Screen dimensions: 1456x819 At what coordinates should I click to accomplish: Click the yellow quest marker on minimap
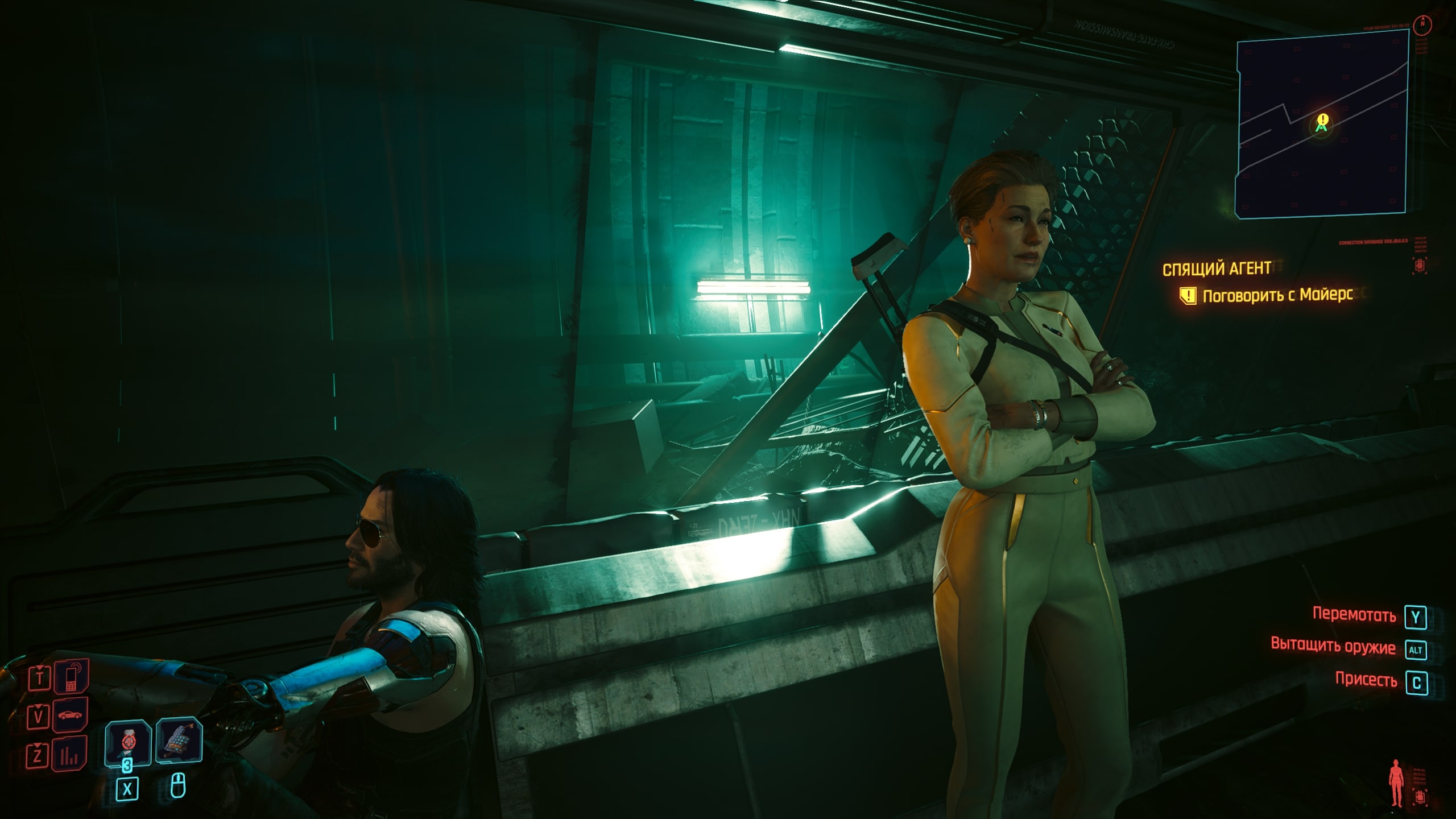coord(1323,120)
